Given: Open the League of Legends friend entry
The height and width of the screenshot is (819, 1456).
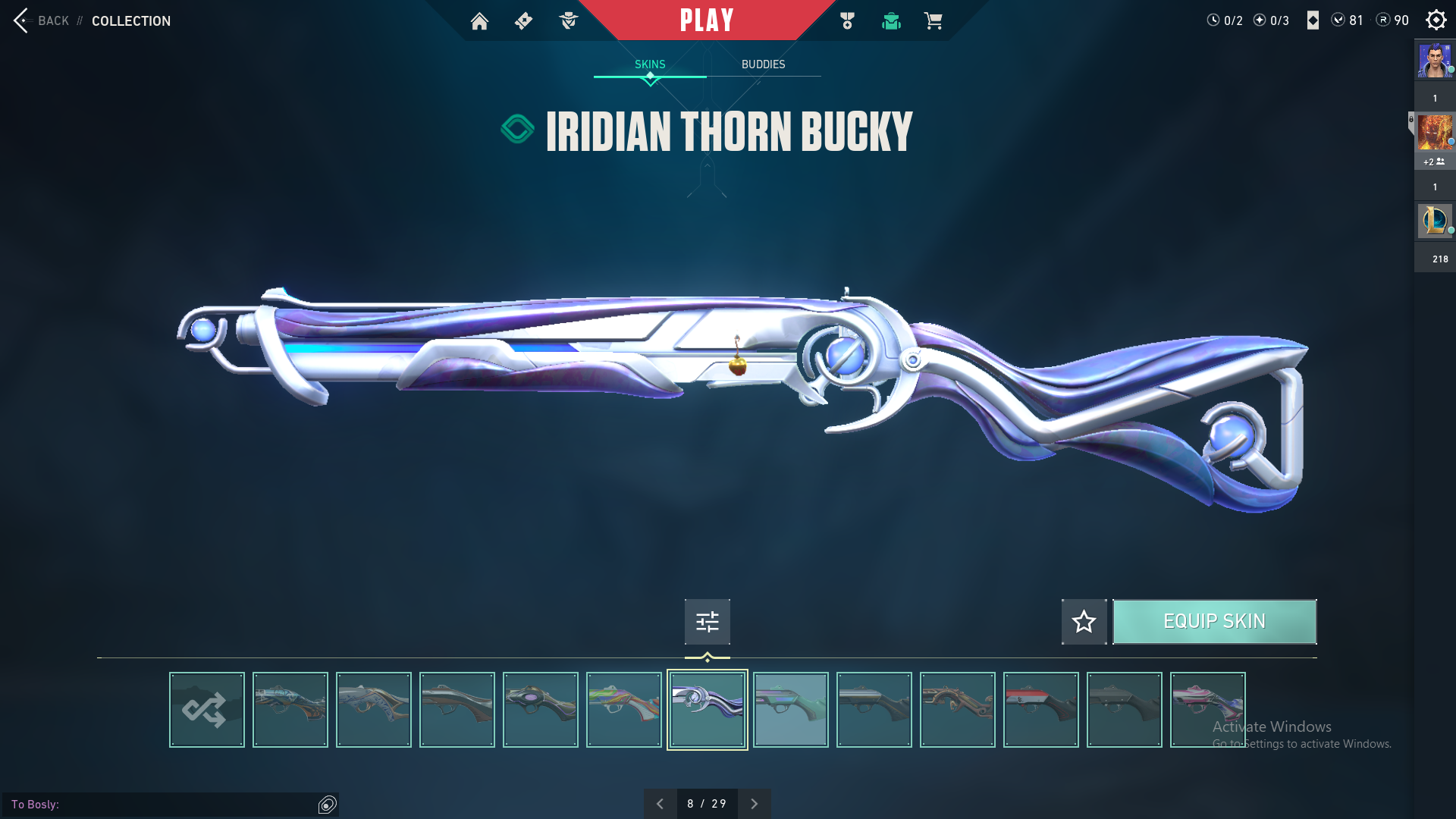Looking at the screenshot, I should (x=1434, y=221).
